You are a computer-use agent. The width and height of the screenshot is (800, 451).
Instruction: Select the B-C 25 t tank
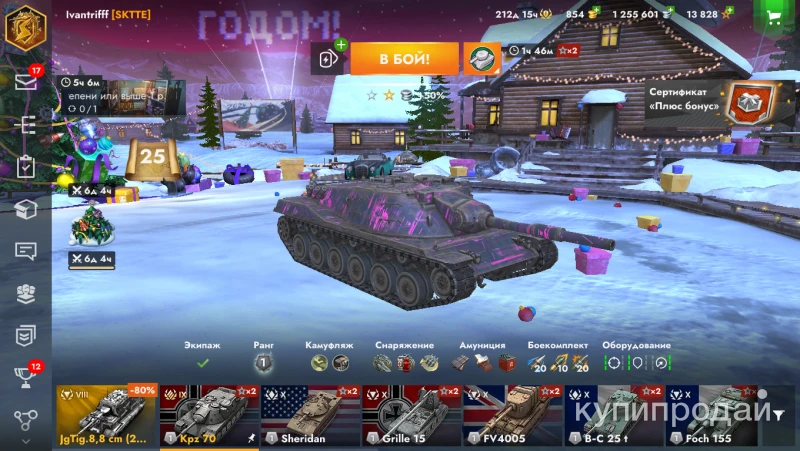[614, 415]
